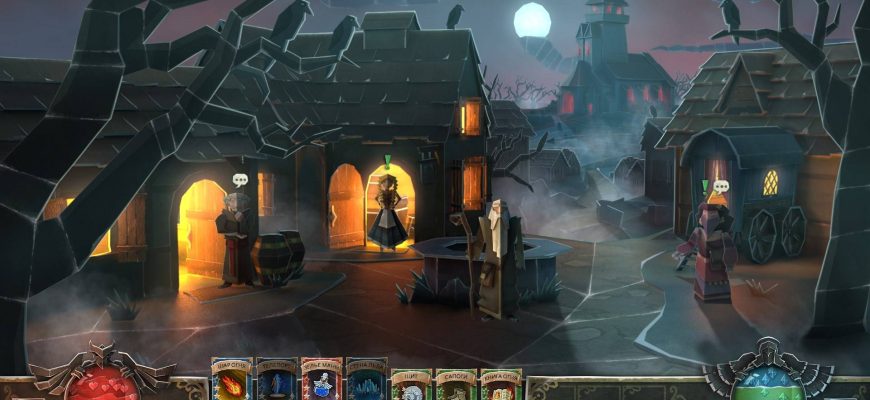Cast the Ice Wall spell card
The image size is (870, 400).
point(365,380)
